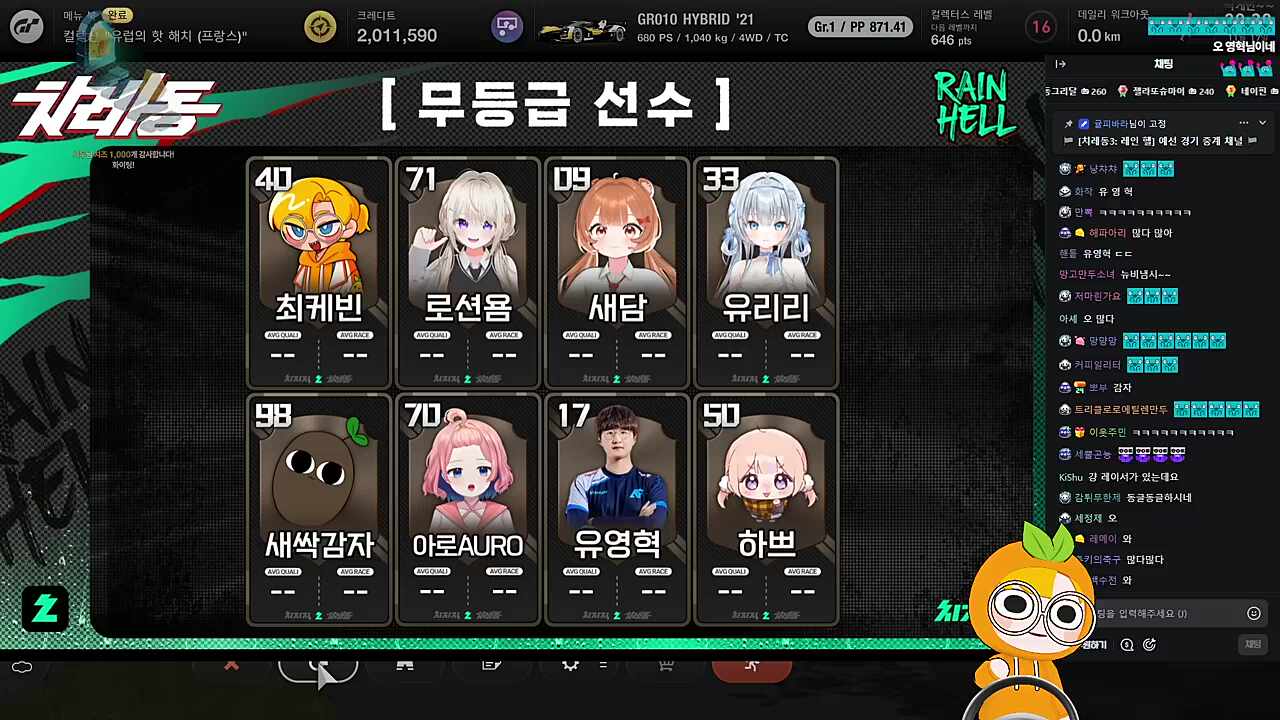Click the pin icon on 굴피바라's pinned message
Screen dimensions: 1280x720
tap(1067, 121)
